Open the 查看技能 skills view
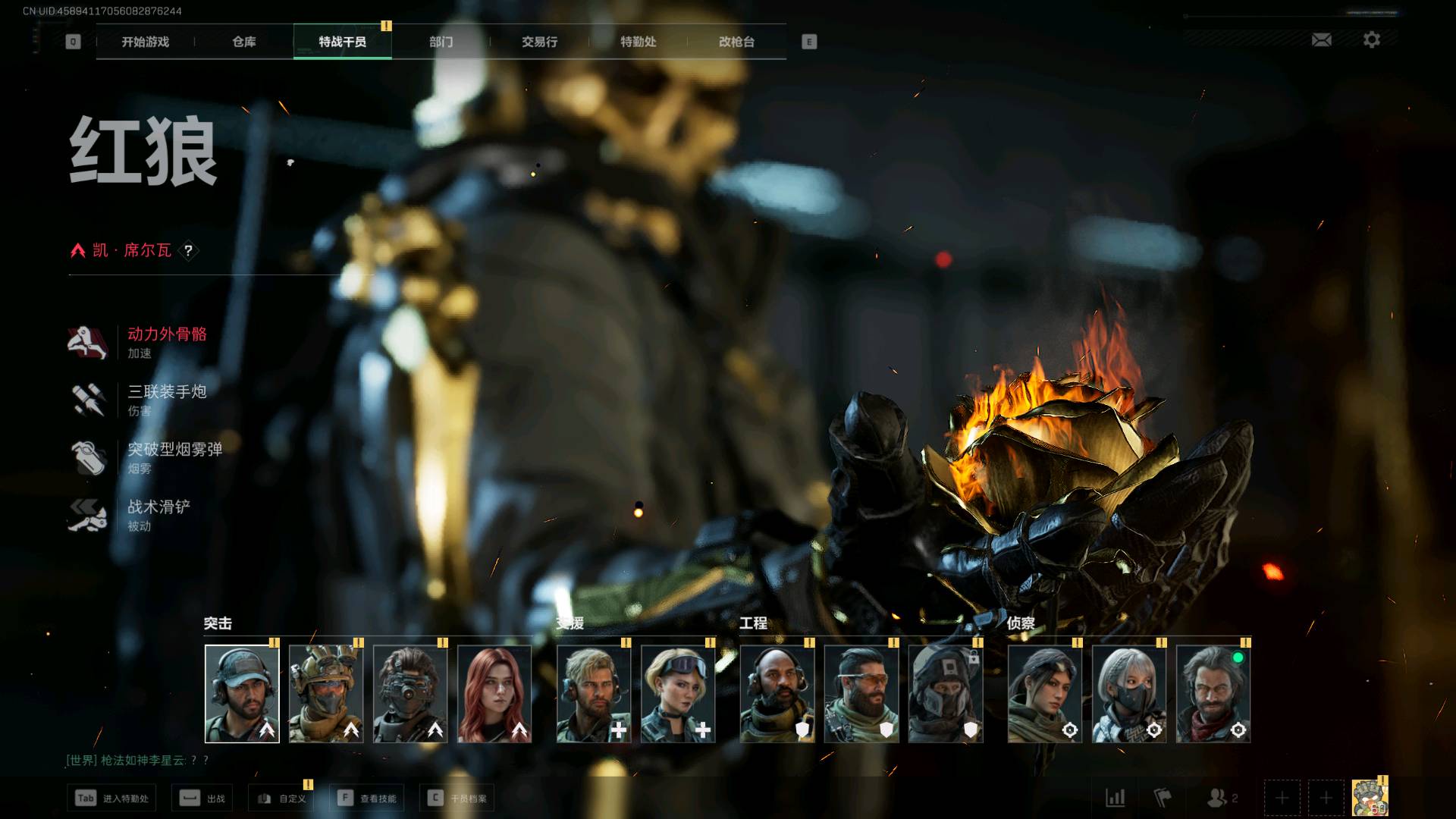 click(369, 799)
